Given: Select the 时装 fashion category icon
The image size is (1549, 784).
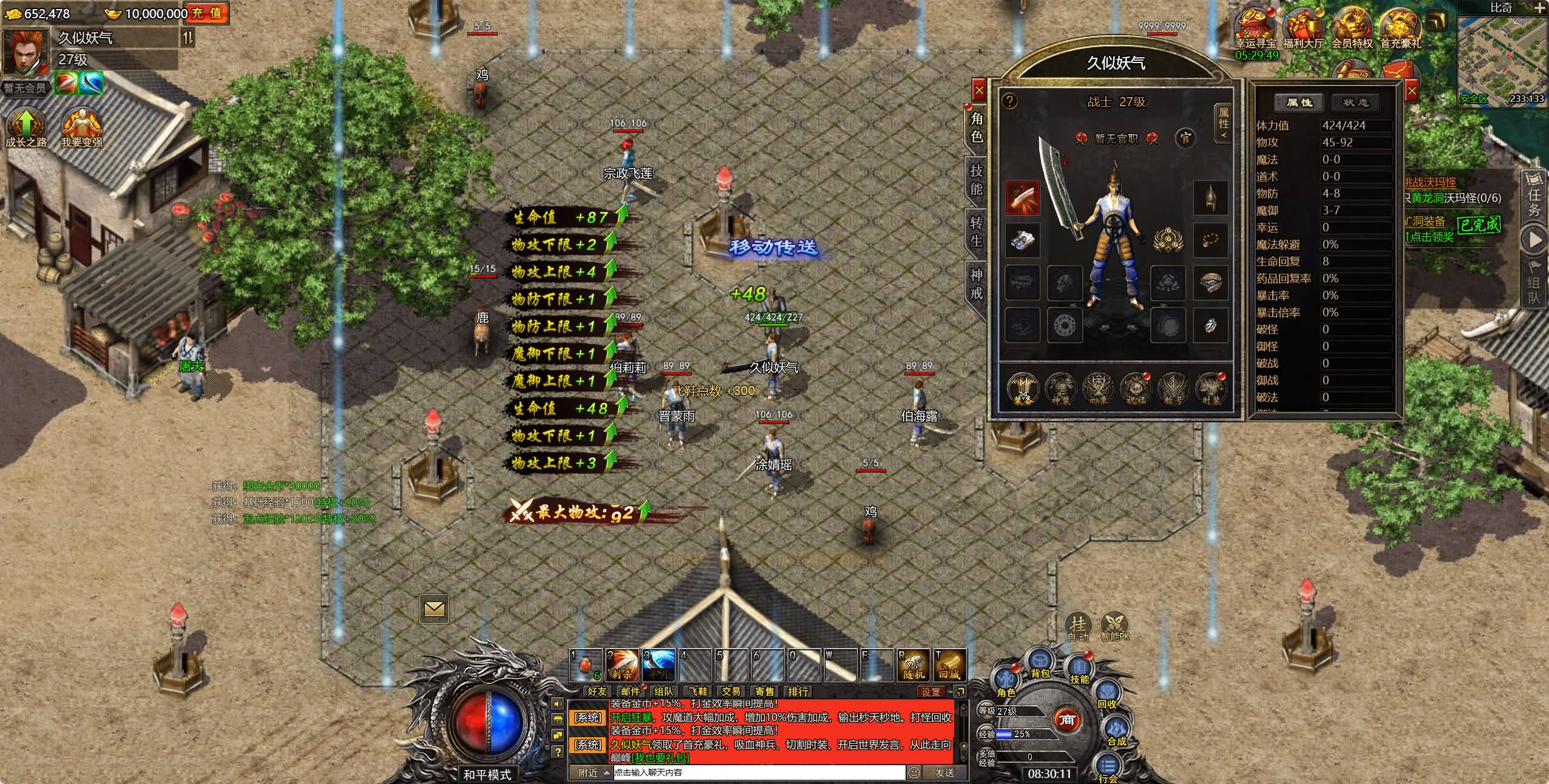Looking at the screenshot, I should tap(1211, 388).
